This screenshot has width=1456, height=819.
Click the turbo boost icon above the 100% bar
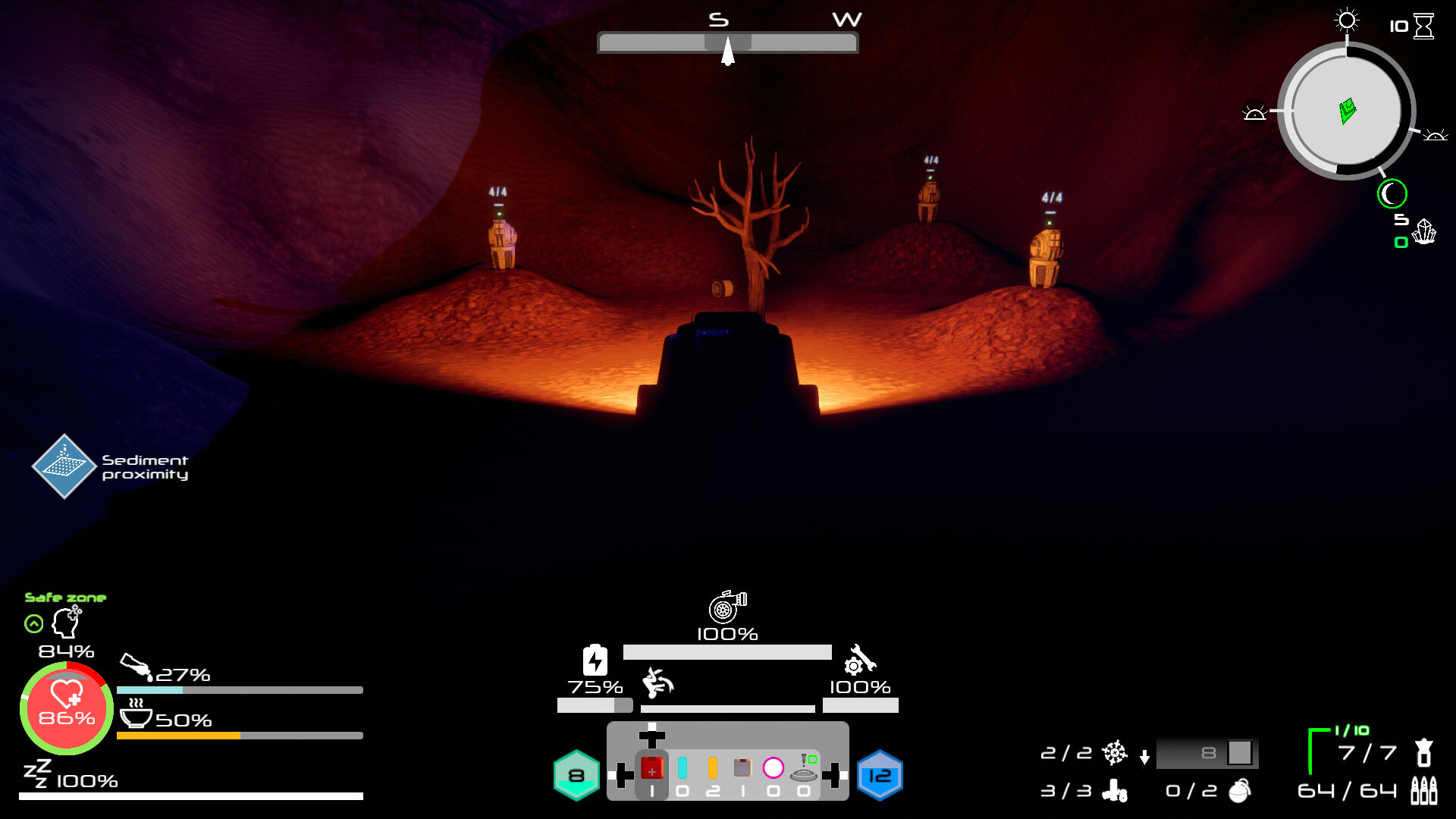pyautogui.click(x=726, y=607)
